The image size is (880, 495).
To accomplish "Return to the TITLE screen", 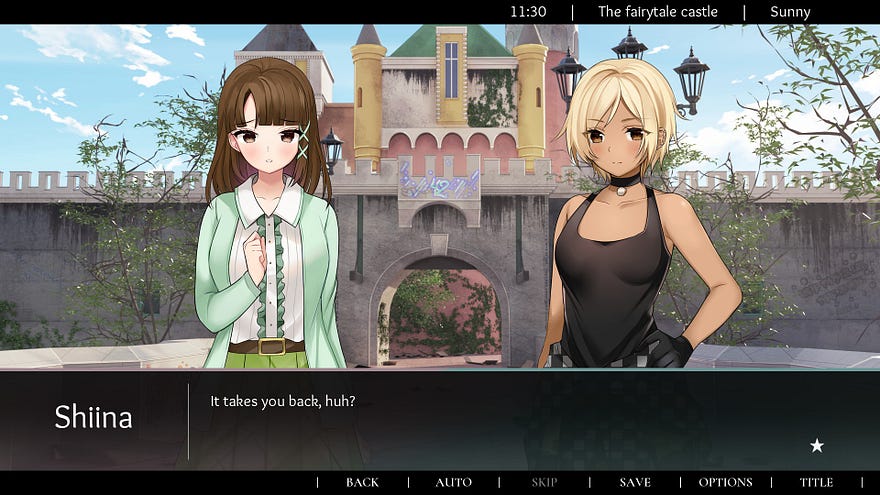I will pos(816,482).
